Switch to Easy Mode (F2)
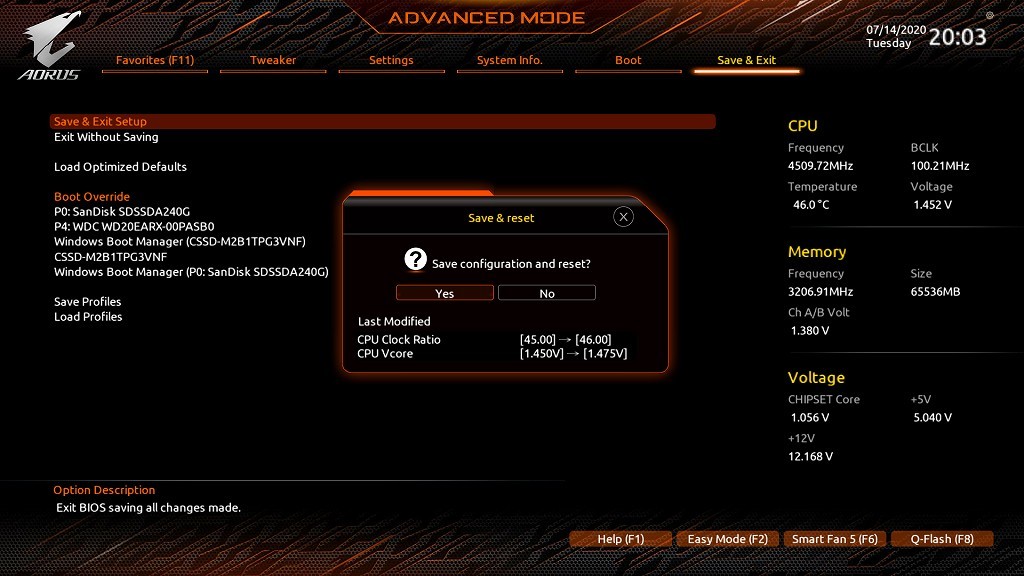1024x576 pixels. coord(728,539)
